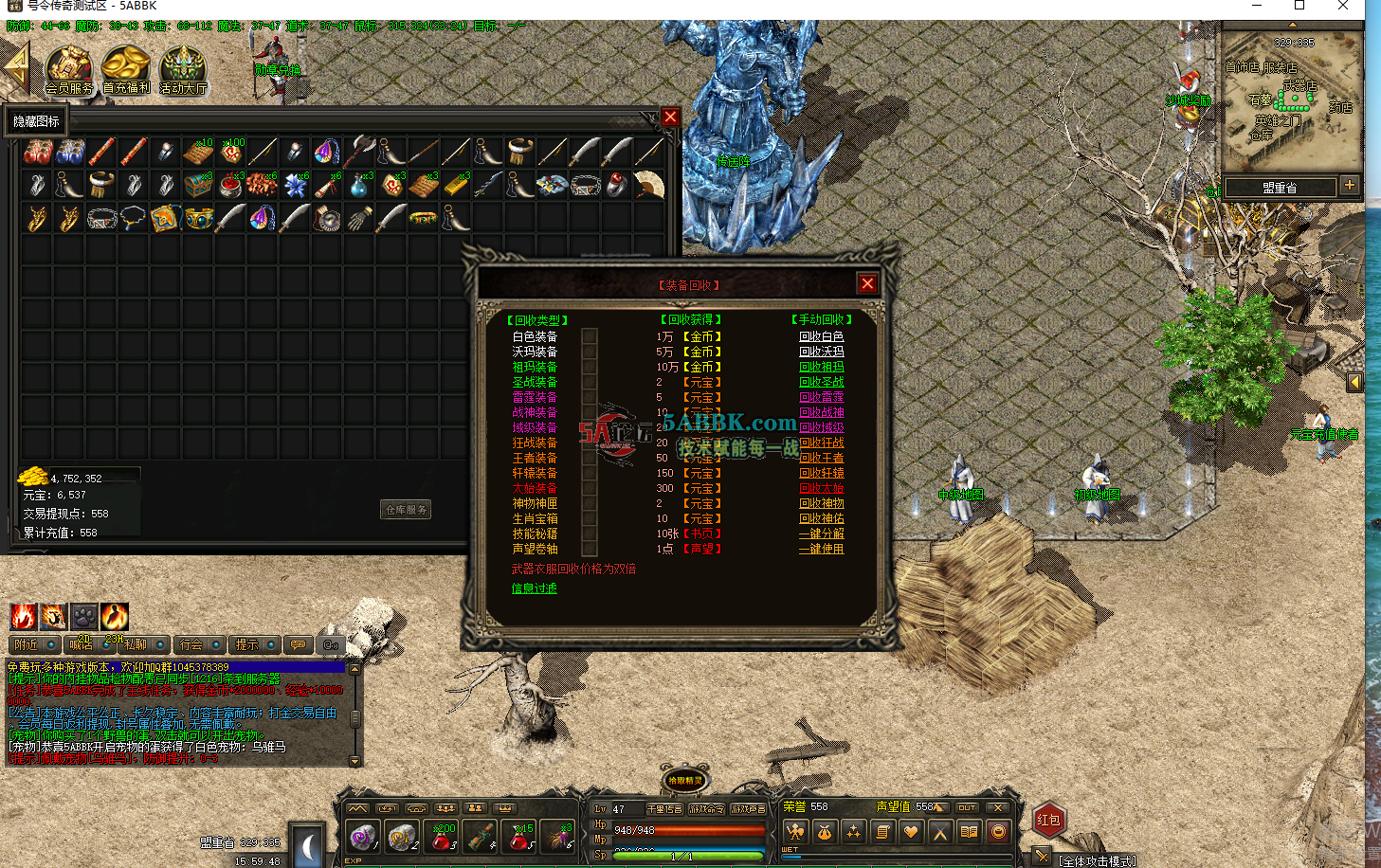Switch to the 游戏命令 tab
The height and width of the screenshot is (868, 1381).
705,809
